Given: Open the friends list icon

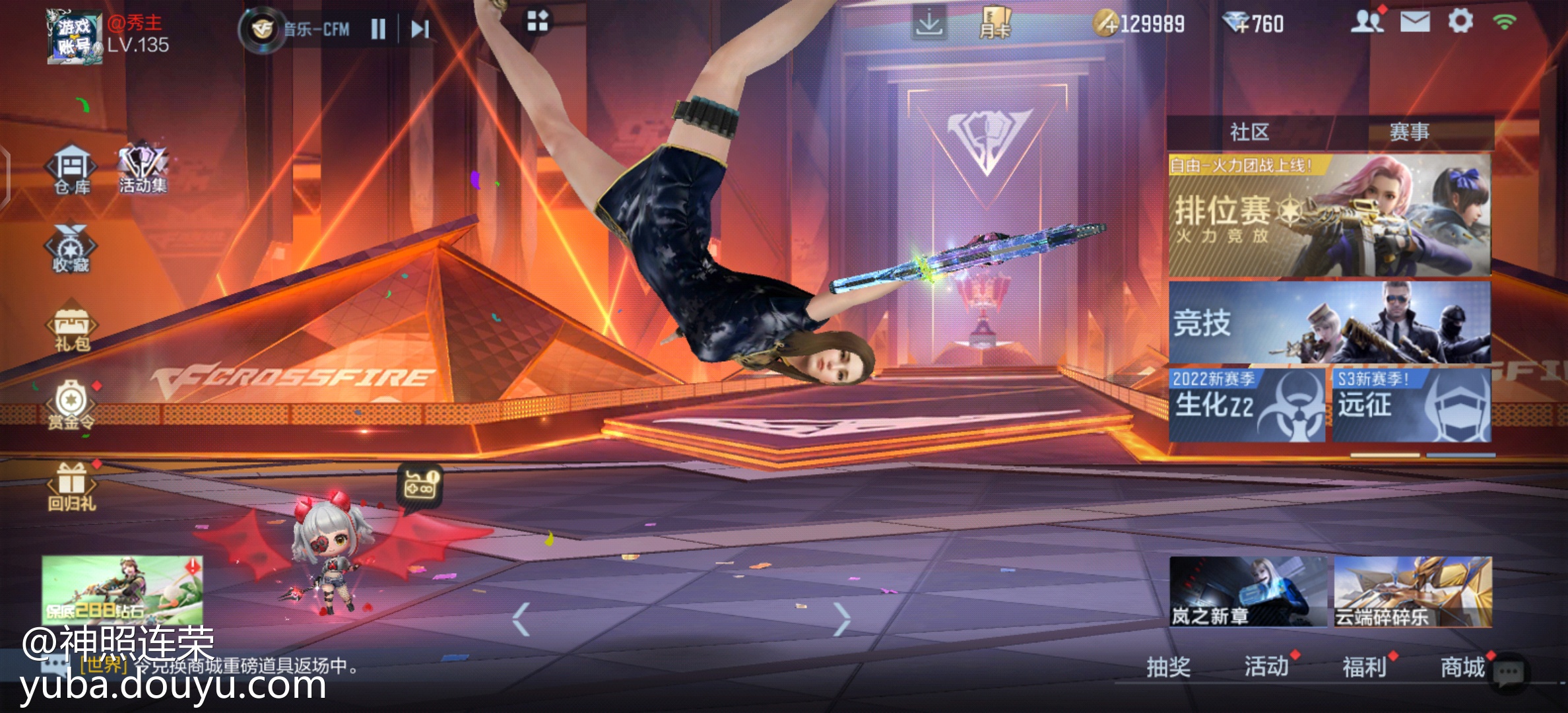Looking at the screenshot, I should 1367,22.
